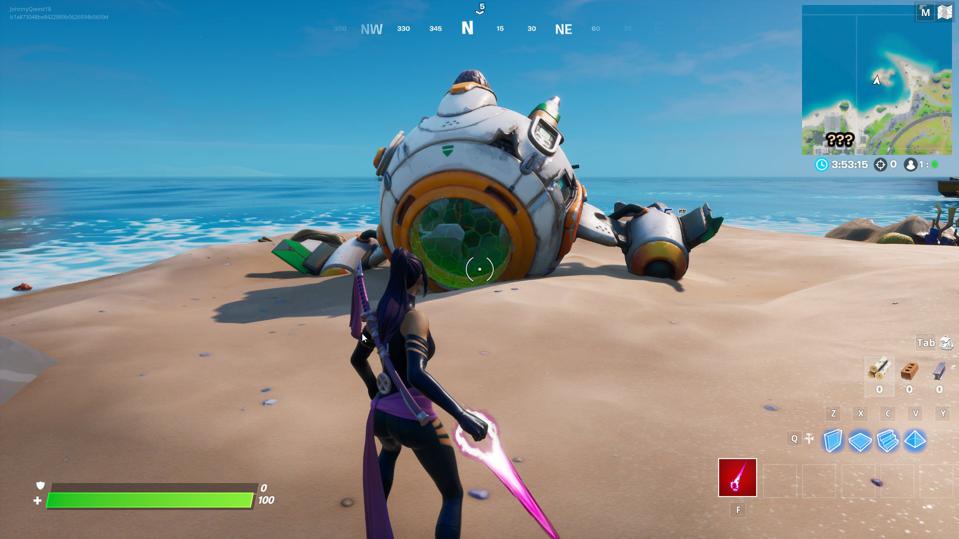Click the folded map icon above the minimap
Viewport: 959px width, 539px height.
(944, 12)
